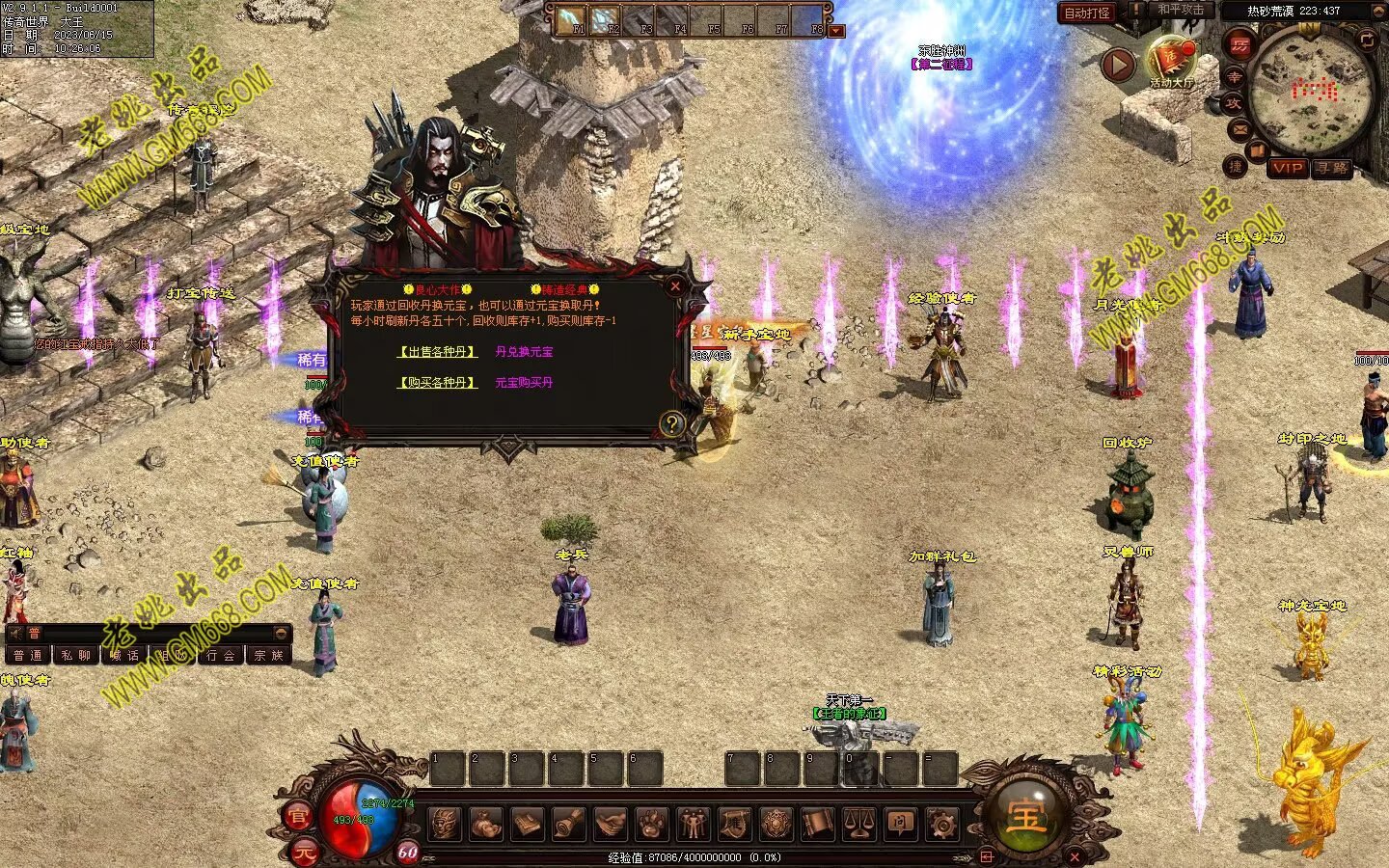Switch to the 私聊 private chat tab
Viewport: 1389px width, 868px height.
76,655
